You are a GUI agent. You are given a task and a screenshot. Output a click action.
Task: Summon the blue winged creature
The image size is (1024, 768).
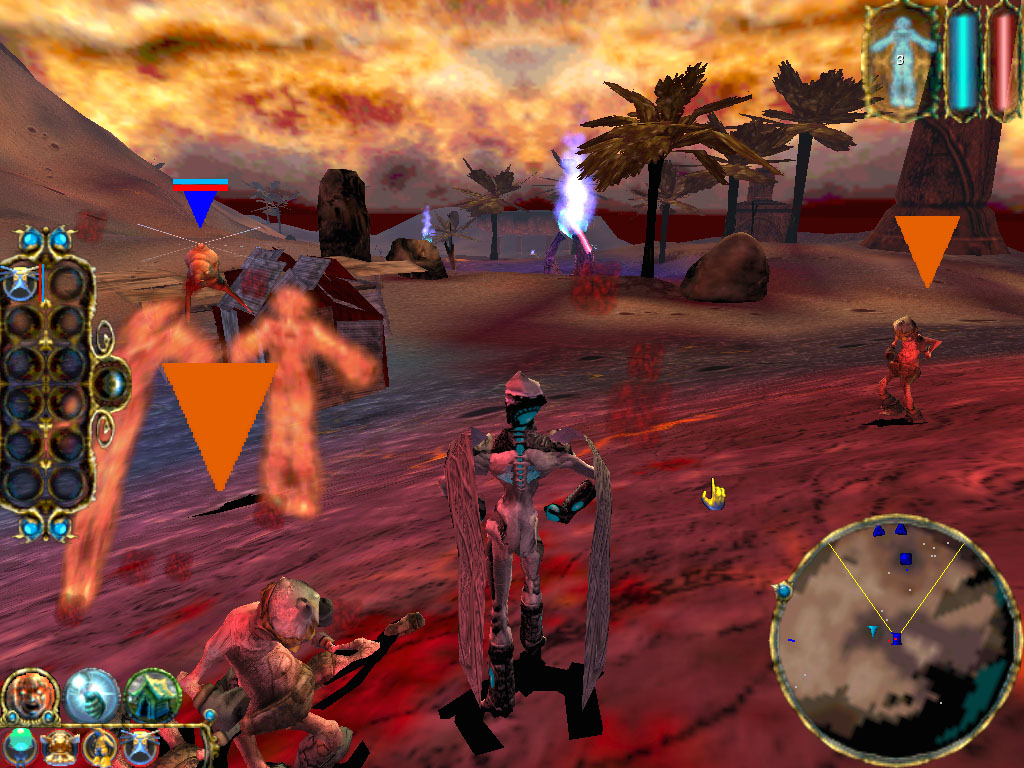tap(139, 746)
